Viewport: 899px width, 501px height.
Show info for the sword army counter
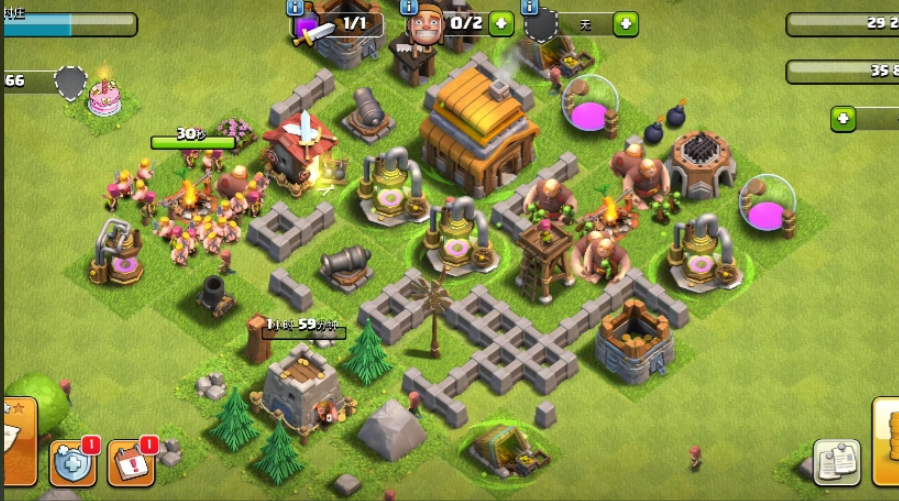(296, 7)
